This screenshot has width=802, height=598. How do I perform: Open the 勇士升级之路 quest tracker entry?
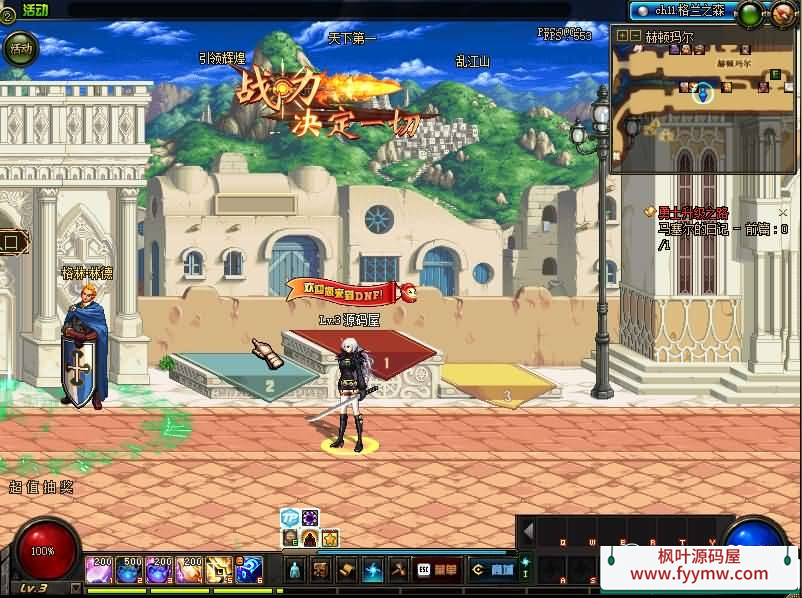(x=692, y=212)
